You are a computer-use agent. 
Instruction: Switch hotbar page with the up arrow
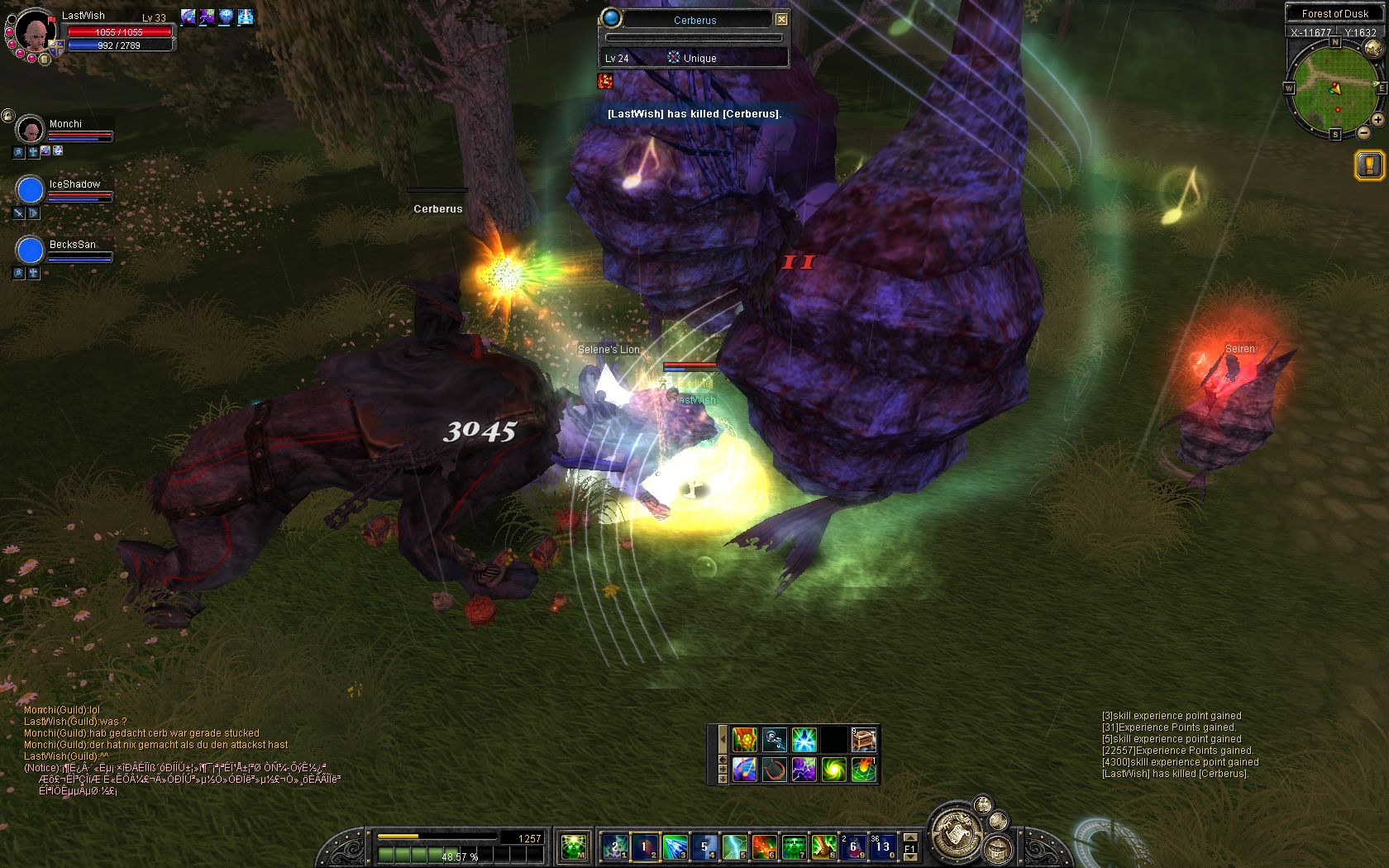(x=909, y=837)
